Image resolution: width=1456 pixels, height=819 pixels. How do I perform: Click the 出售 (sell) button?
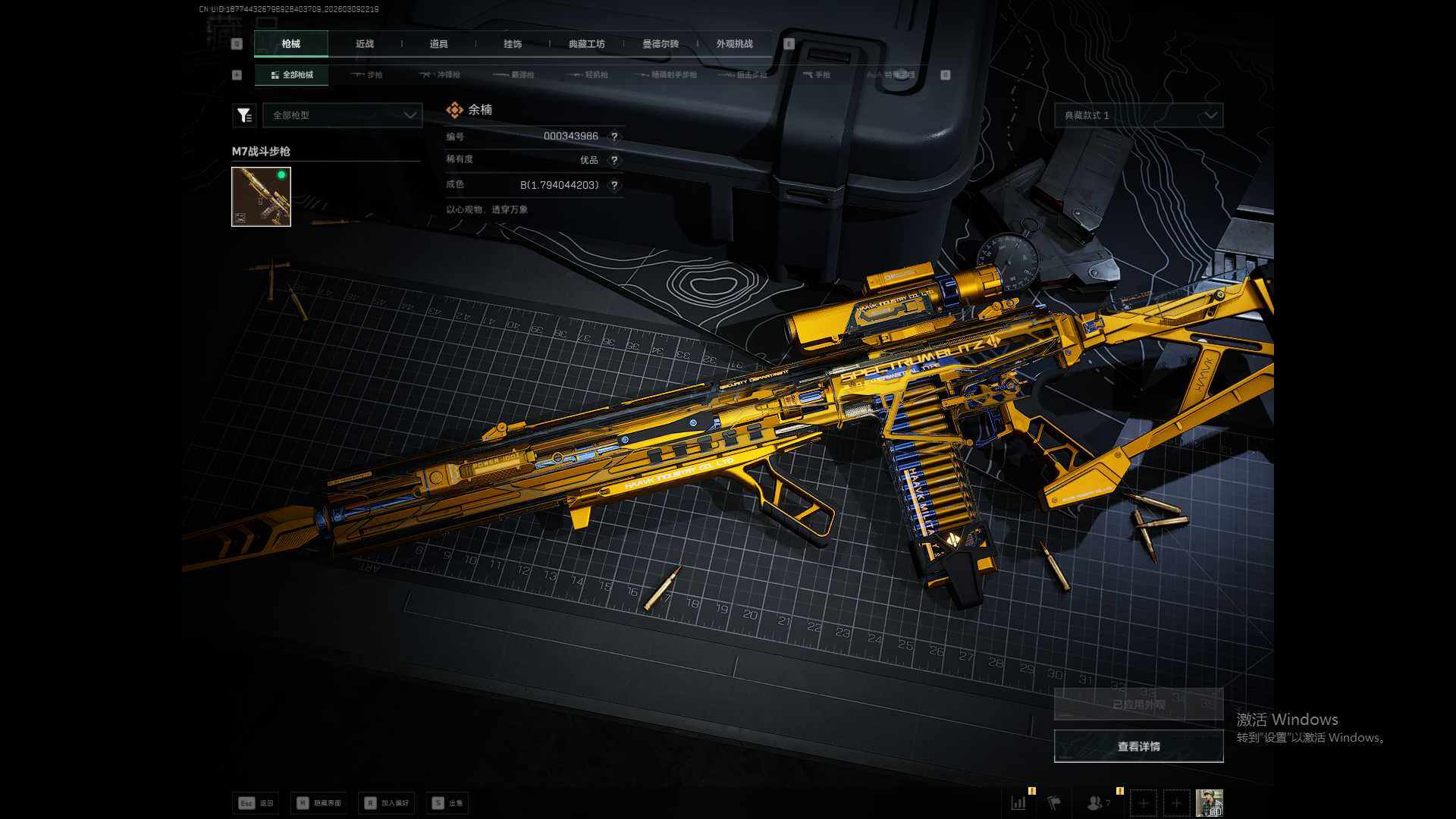pos(447,803)
